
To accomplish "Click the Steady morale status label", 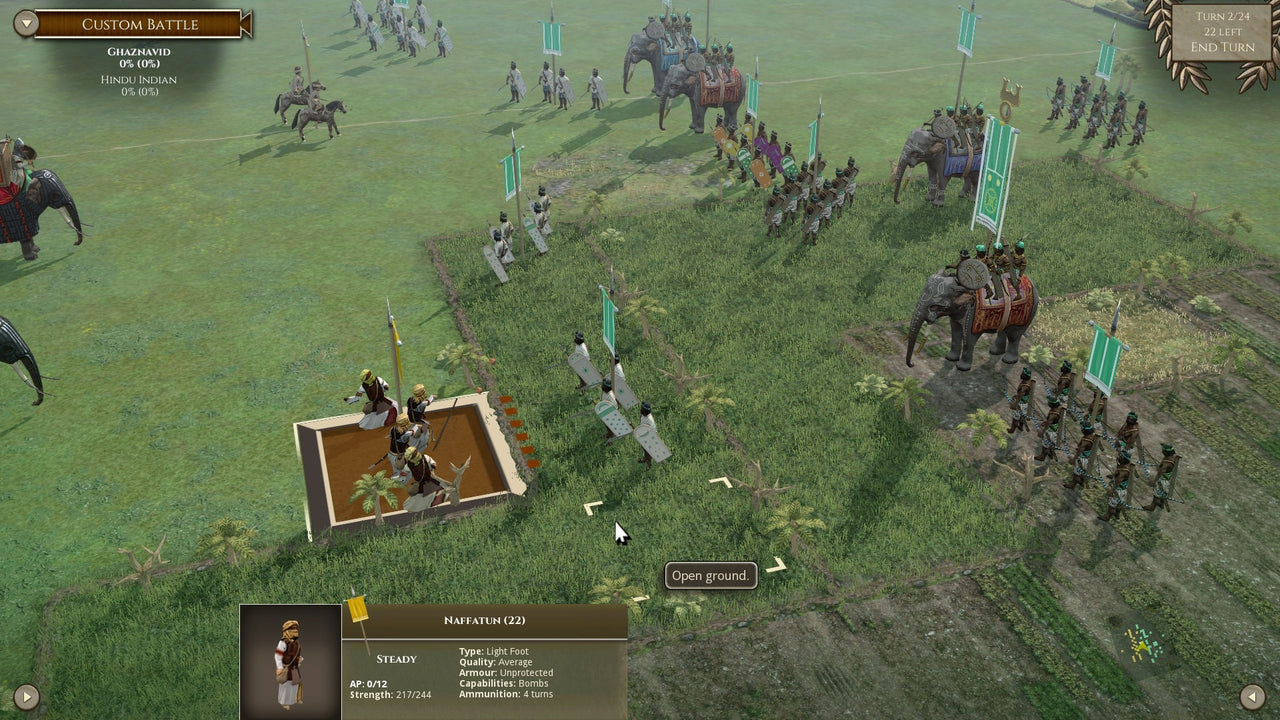I will click(396, 658).
